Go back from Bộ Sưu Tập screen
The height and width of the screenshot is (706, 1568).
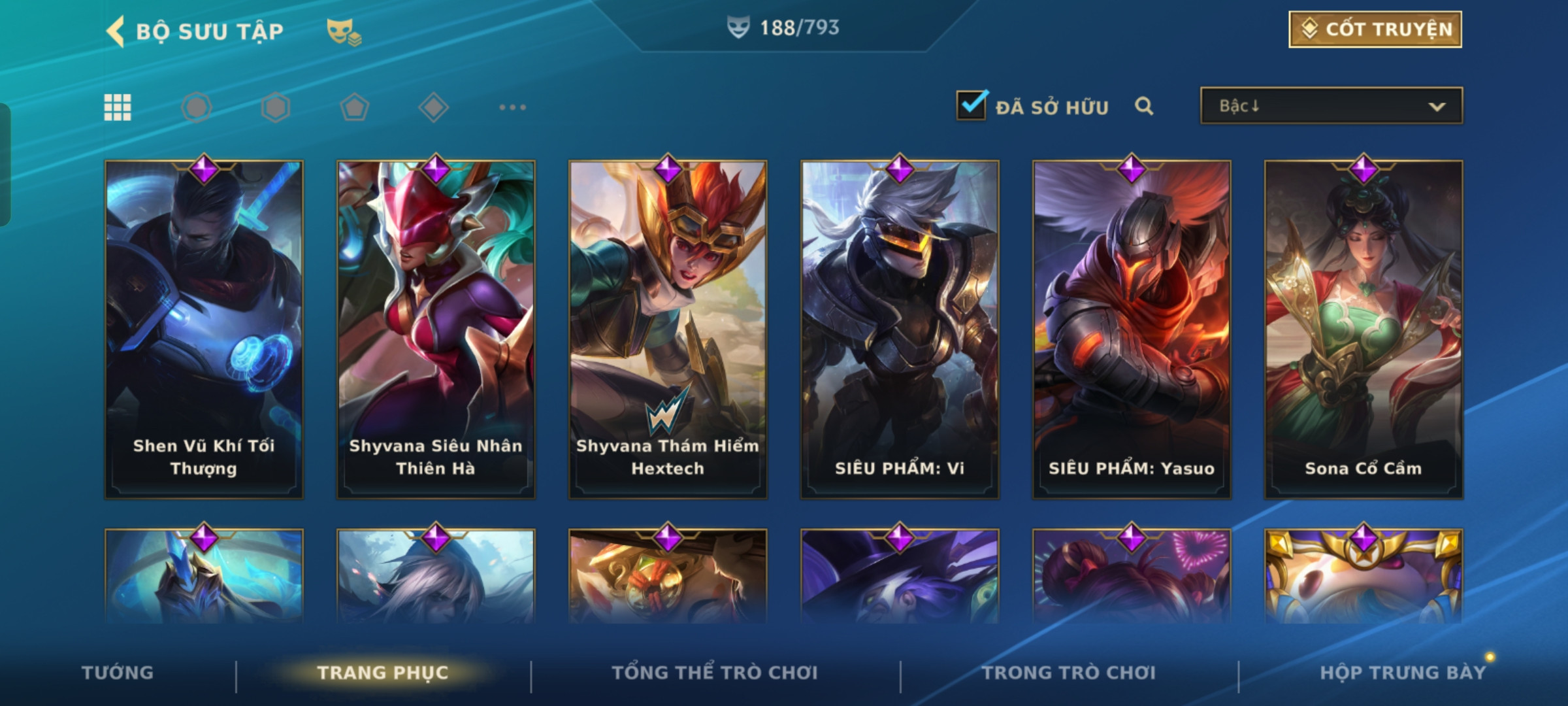pyautogui.click(x=116, y=31)
